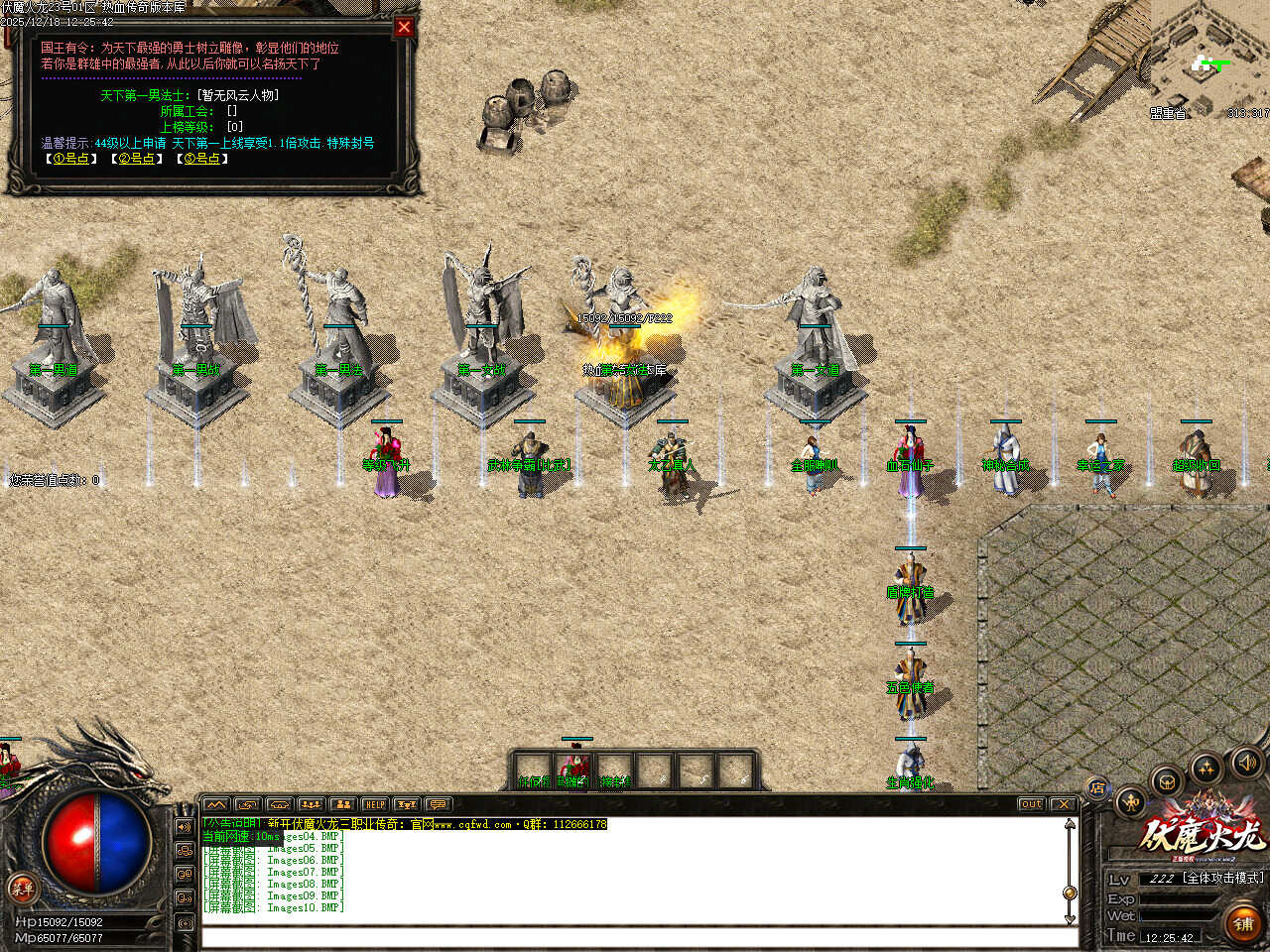Close the statue dialog with the red X
Screen dimensions: 1270x952
(x=404, y=28)
